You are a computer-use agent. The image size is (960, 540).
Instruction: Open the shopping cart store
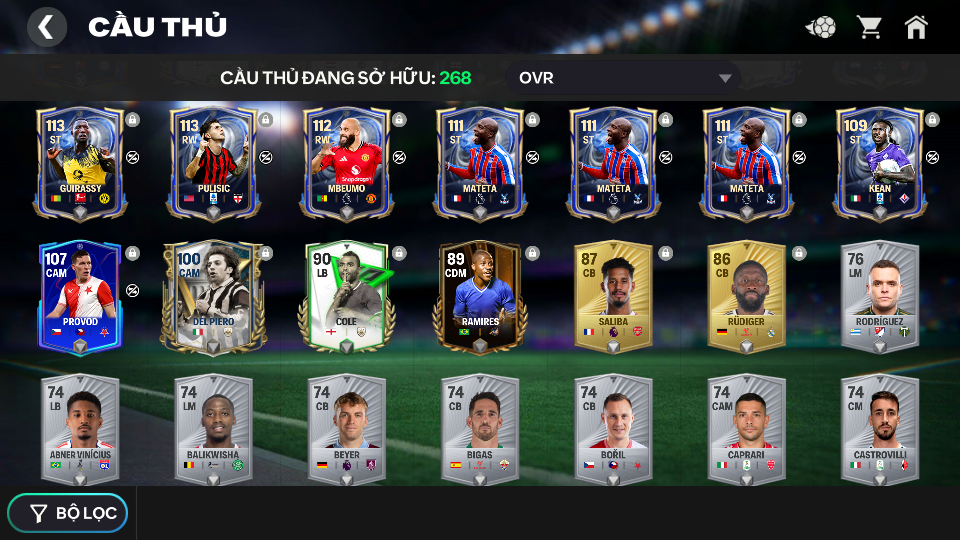point(869,27)
